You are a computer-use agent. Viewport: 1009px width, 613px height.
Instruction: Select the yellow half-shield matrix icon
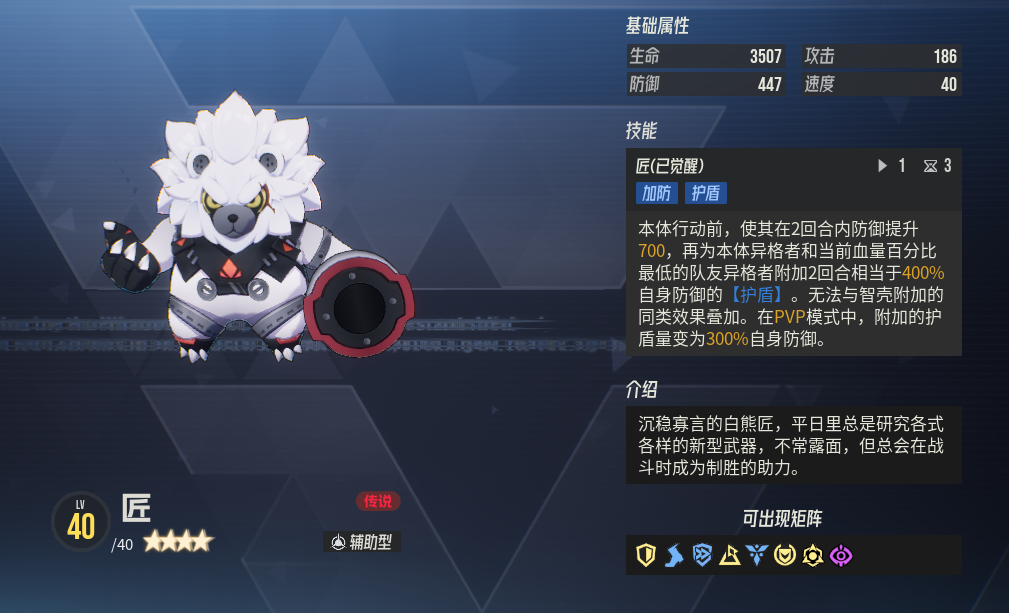pos(646,555)
